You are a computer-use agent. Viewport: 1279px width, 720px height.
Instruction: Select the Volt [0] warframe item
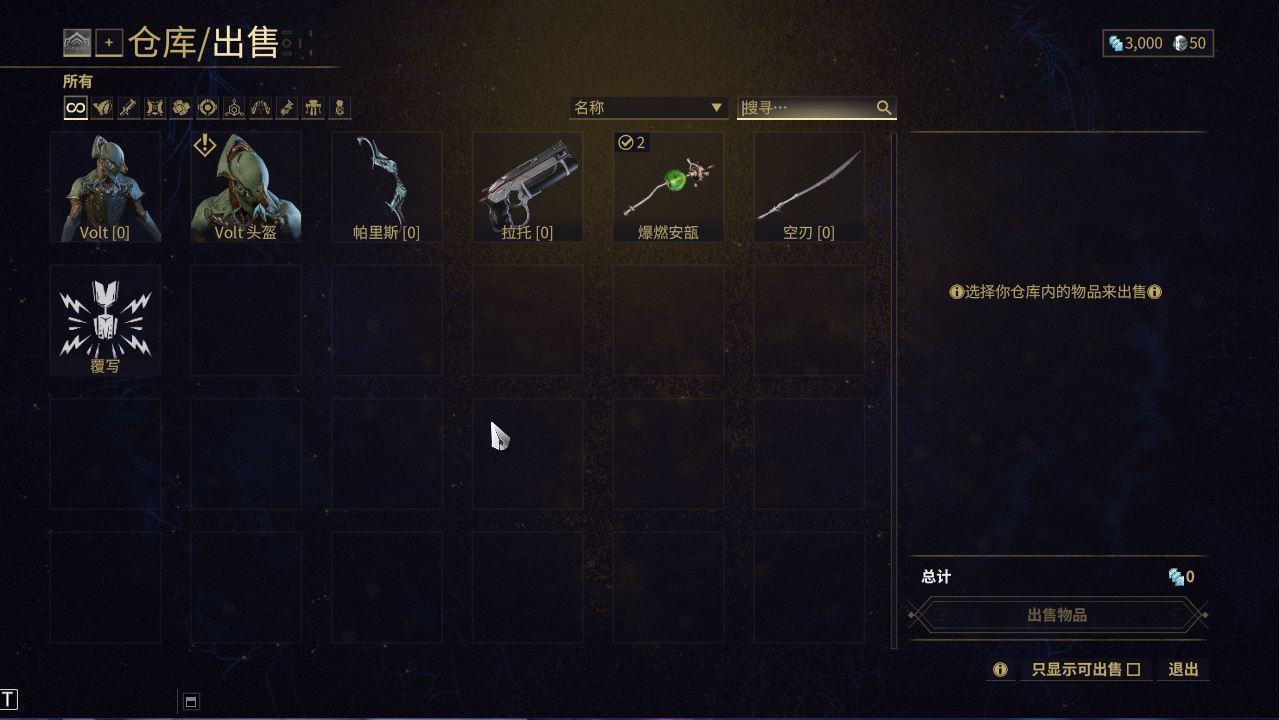coord(105,188)
